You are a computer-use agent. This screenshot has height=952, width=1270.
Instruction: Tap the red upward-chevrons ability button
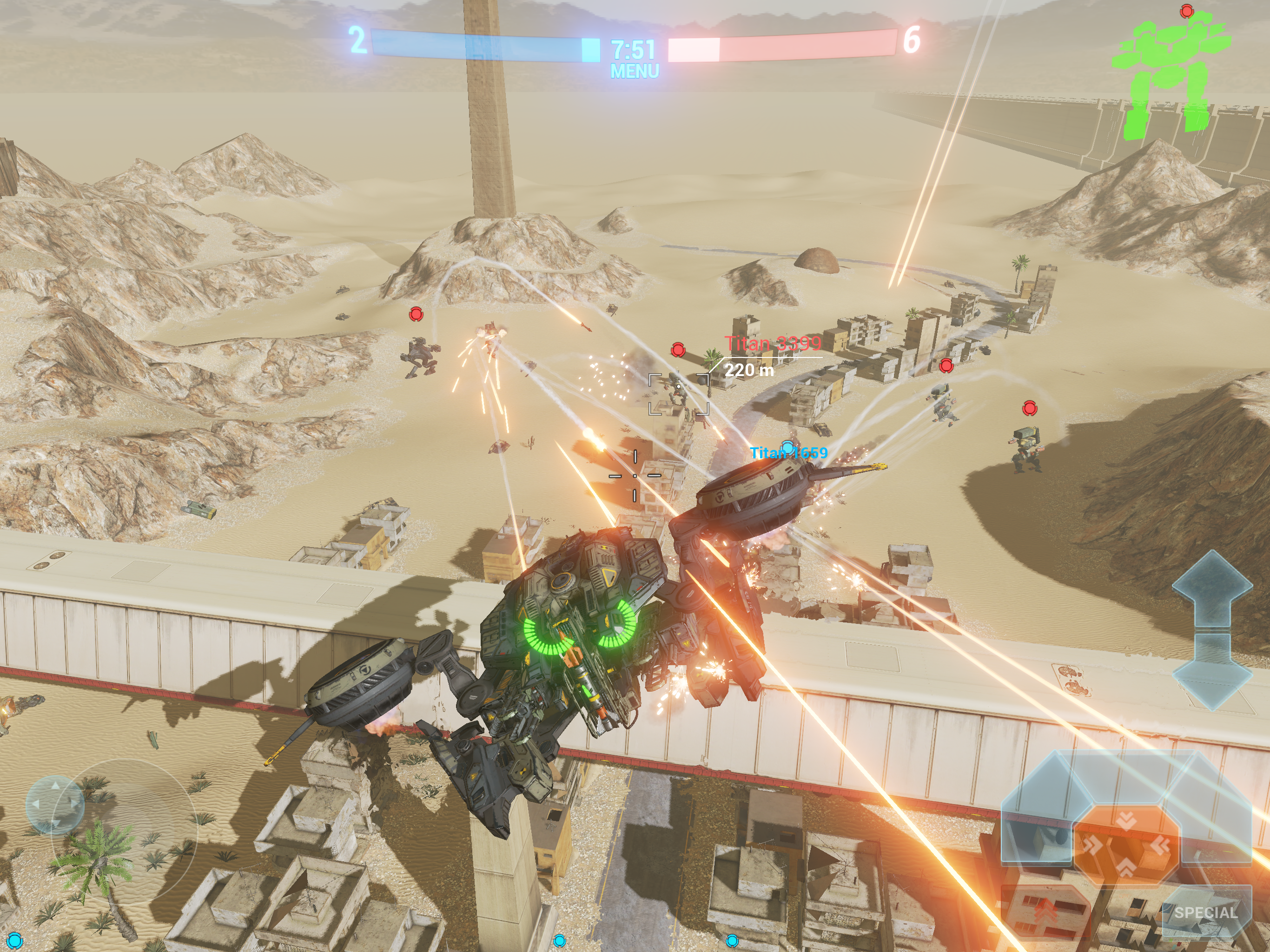[1047, 911]
